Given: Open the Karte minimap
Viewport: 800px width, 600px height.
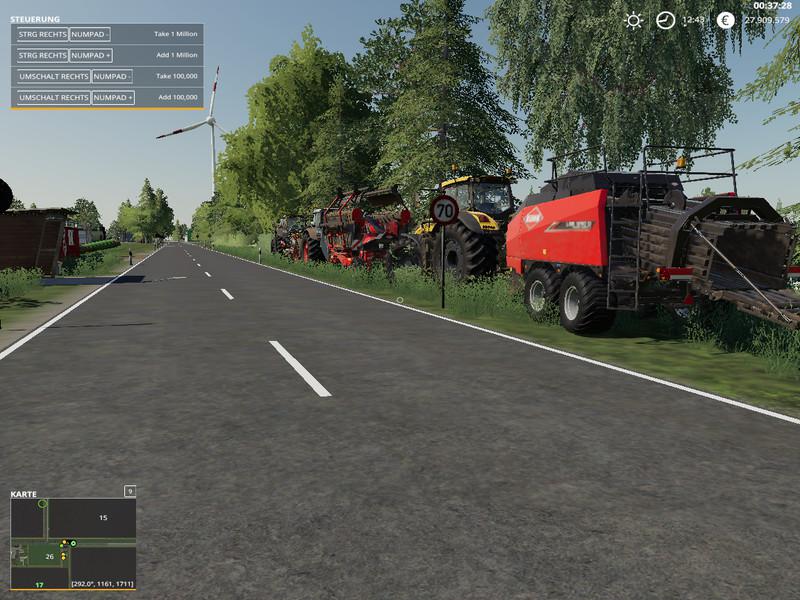Looking at the screenshot, I should point(73,543).
